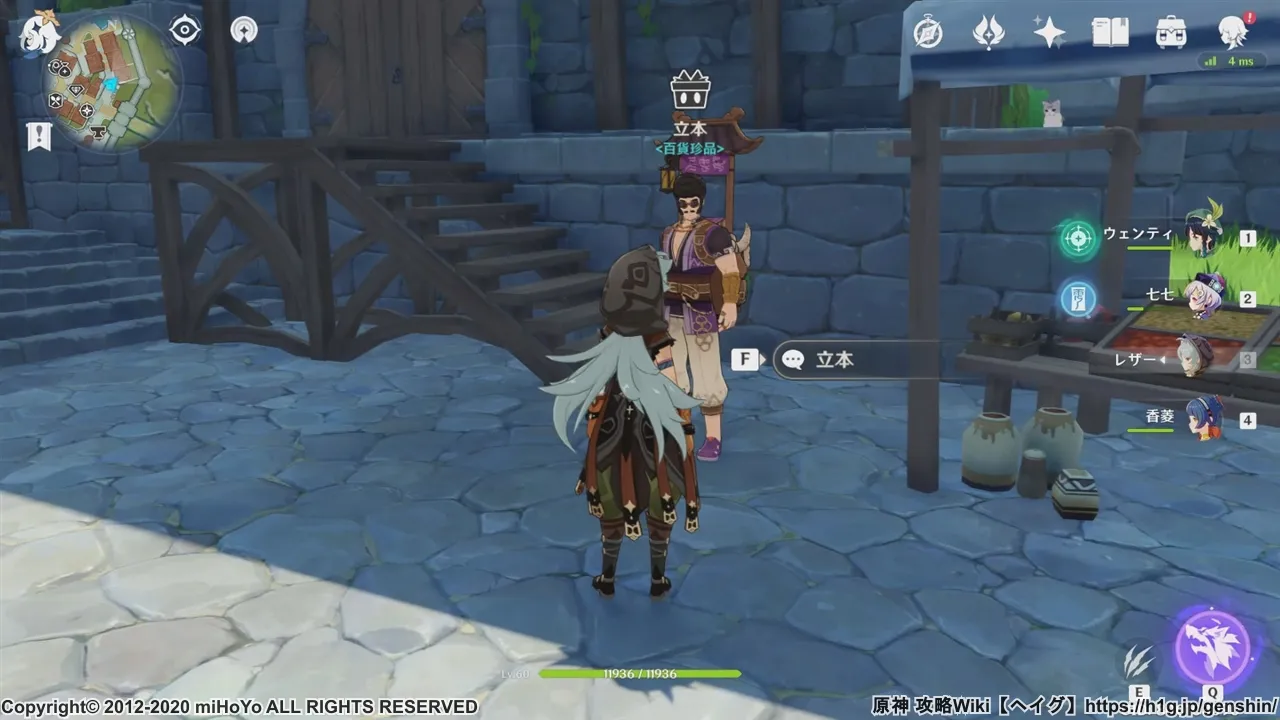Open the book icon in the top bar
The height and width of the screenshot is (720, 1280).
pyautogui.click(x=1110, y=33)
